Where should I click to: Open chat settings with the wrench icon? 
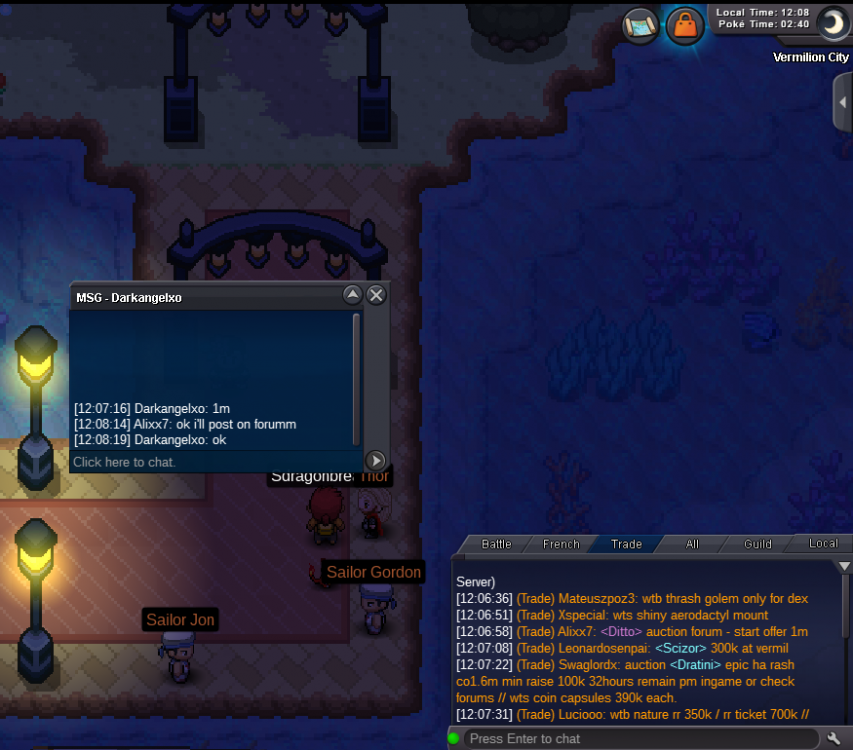point(834,738)
